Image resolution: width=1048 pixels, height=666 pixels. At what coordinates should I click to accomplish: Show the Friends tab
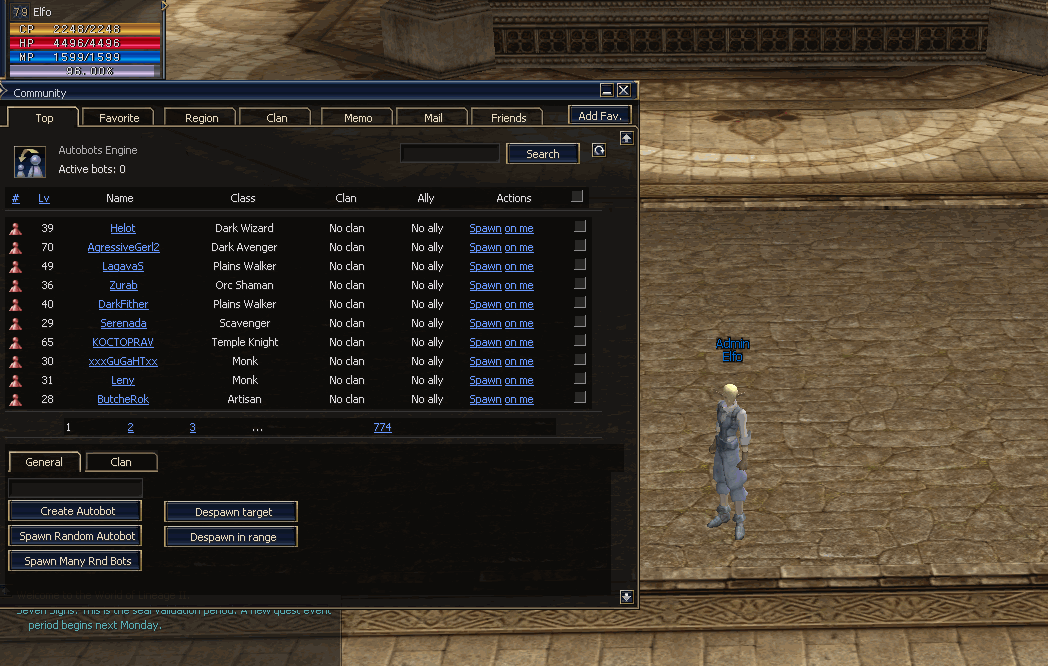point(508,118)
